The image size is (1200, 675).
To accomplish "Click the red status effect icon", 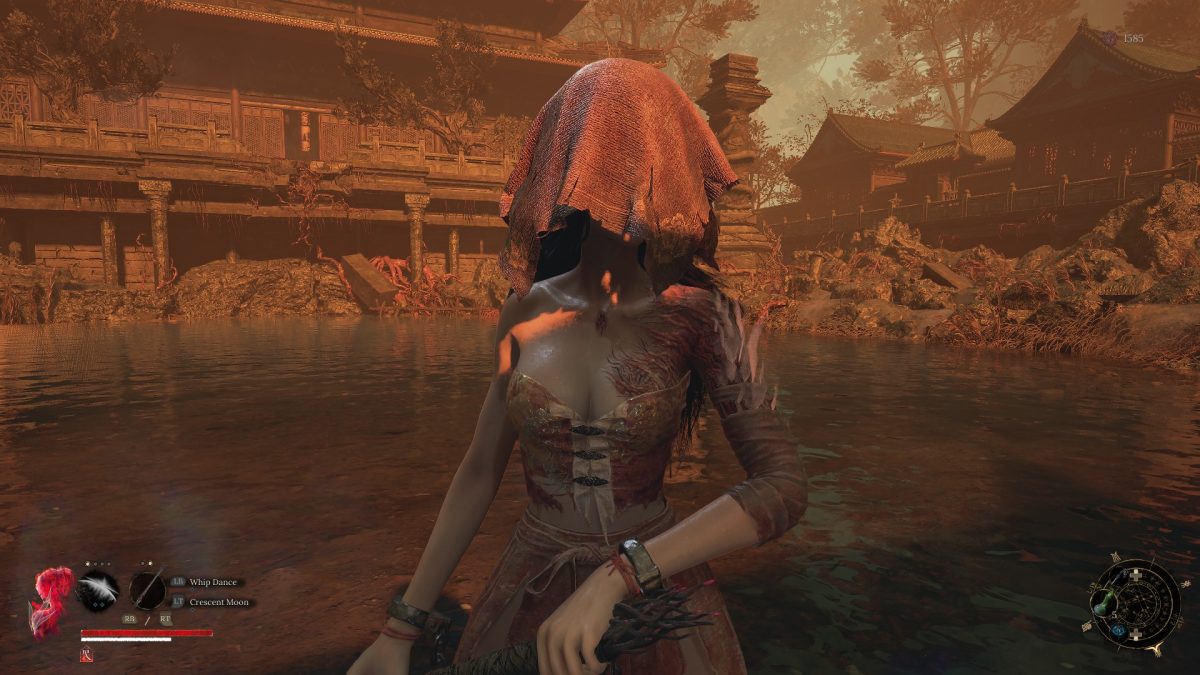I will click(85, 655).
